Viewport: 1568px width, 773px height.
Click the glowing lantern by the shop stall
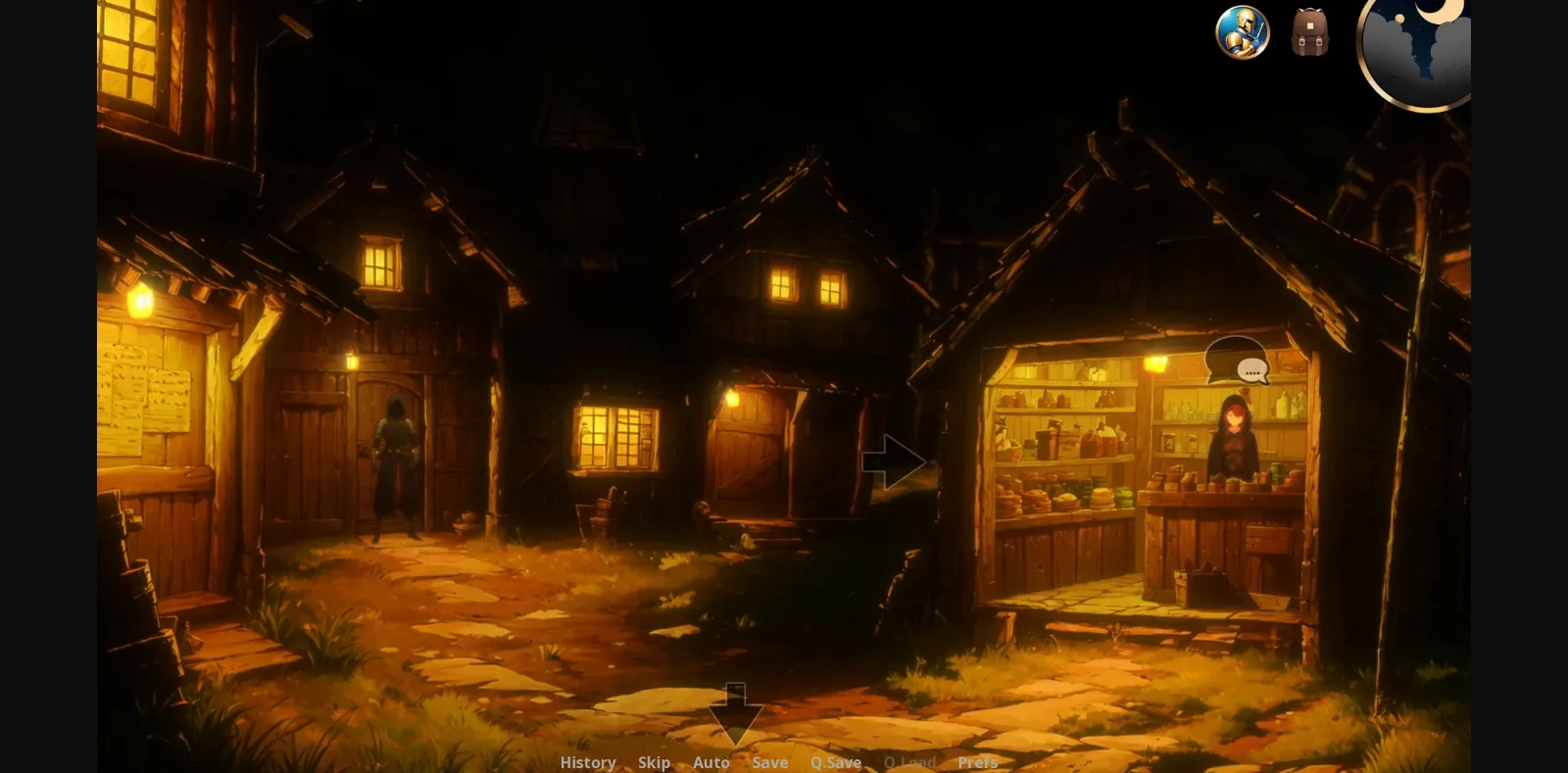1154,364
